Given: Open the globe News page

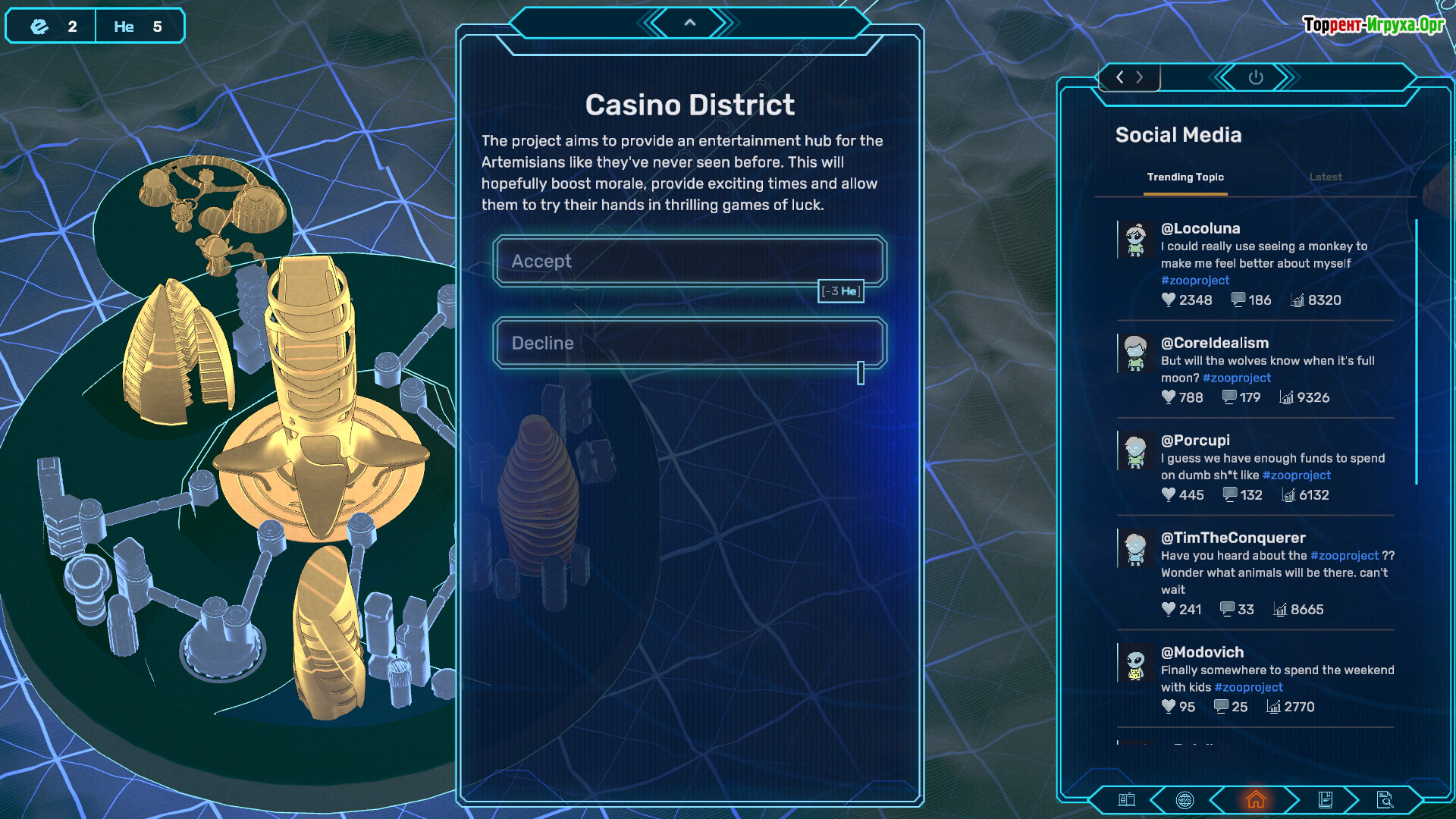Looking at the screenshot, I should tap(1185, 800).
